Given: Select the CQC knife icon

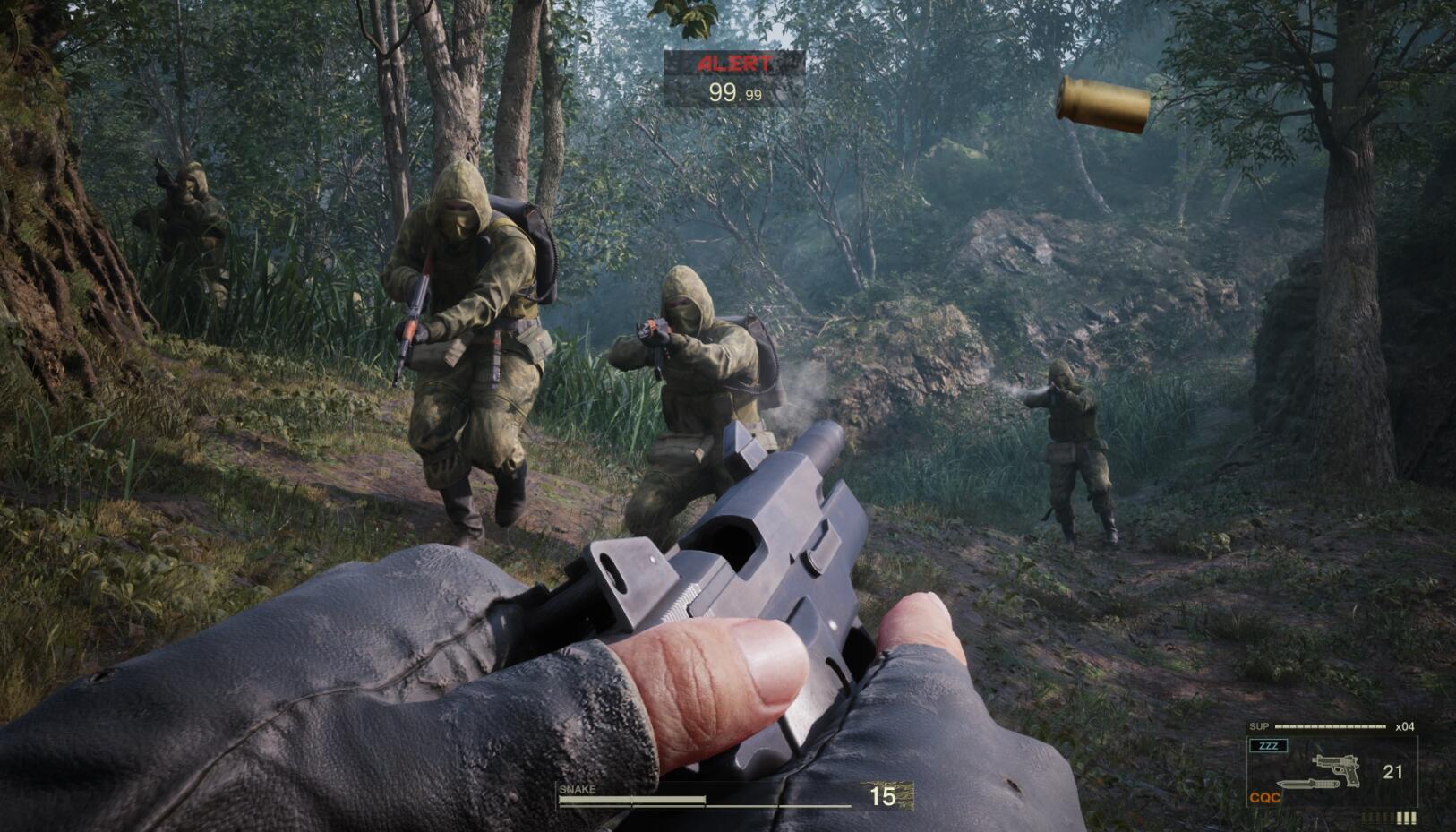Looking at the screenshot, I should pyautogui.click(x=1308, y=785).
